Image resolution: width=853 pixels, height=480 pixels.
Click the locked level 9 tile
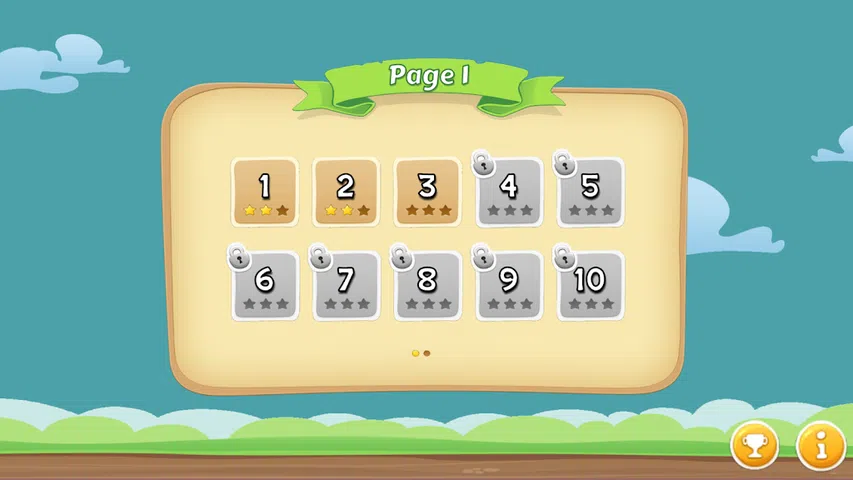(x=509, y=285)
